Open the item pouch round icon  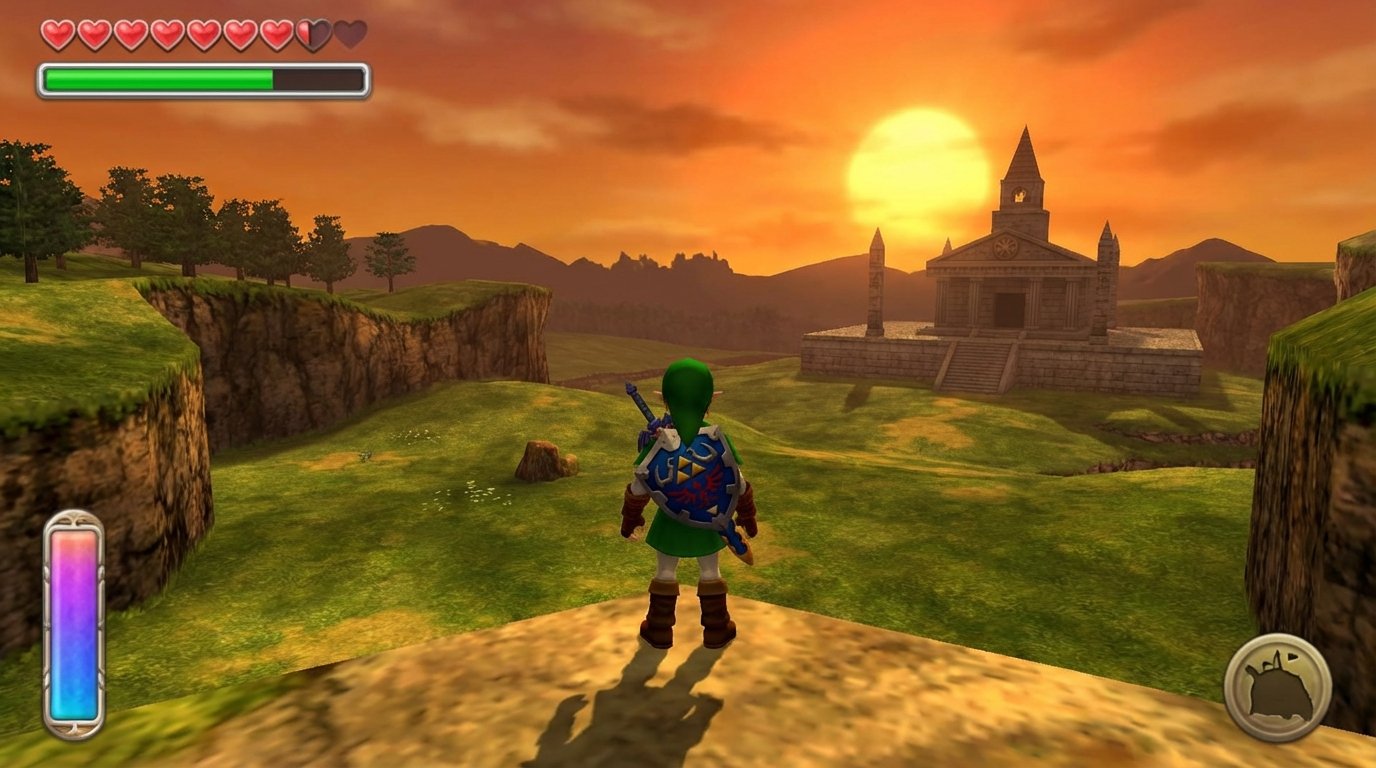tap(1277, 687)
